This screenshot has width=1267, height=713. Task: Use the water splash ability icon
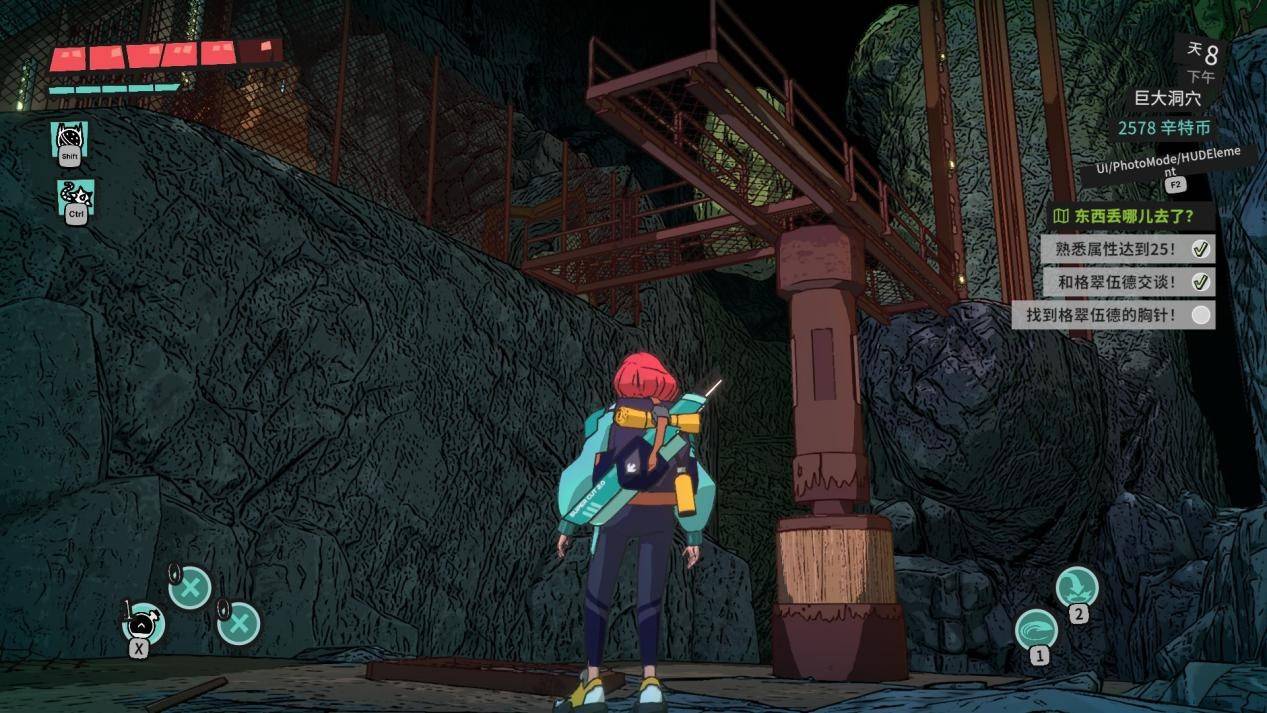click(1076, 586)
